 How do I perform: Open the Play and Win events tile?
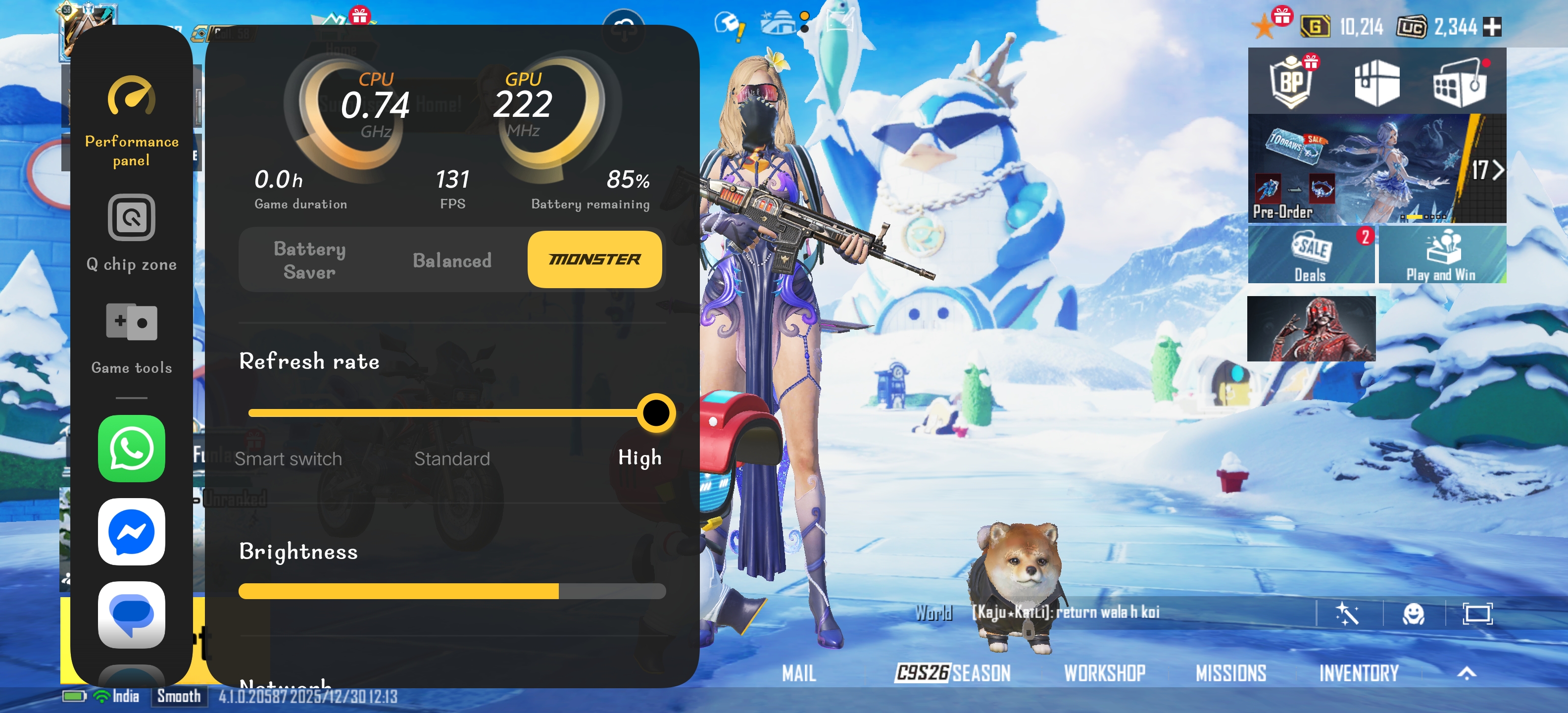pyautogui.click(x=1441, y=255)
